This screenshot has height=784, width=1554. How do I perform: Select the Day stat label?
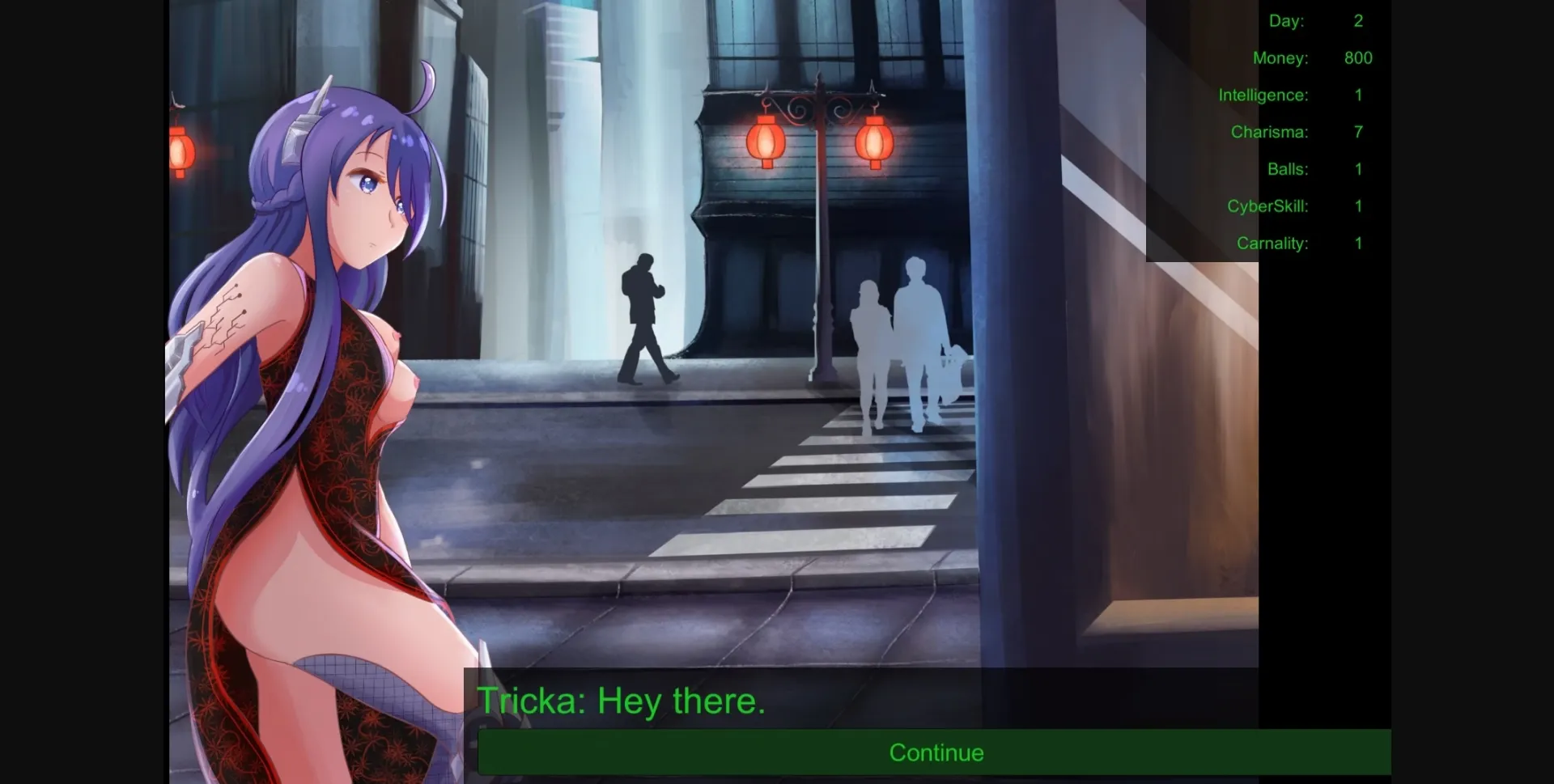(x=1287, y=21)
